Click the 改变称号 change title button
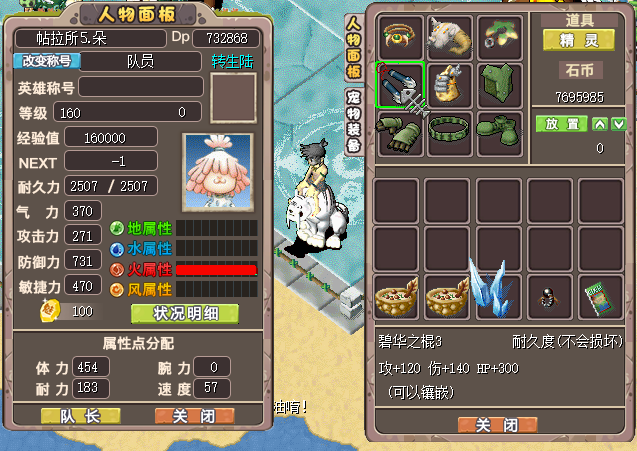This screenshot has width=637, height=451. [x=46, y=61]
